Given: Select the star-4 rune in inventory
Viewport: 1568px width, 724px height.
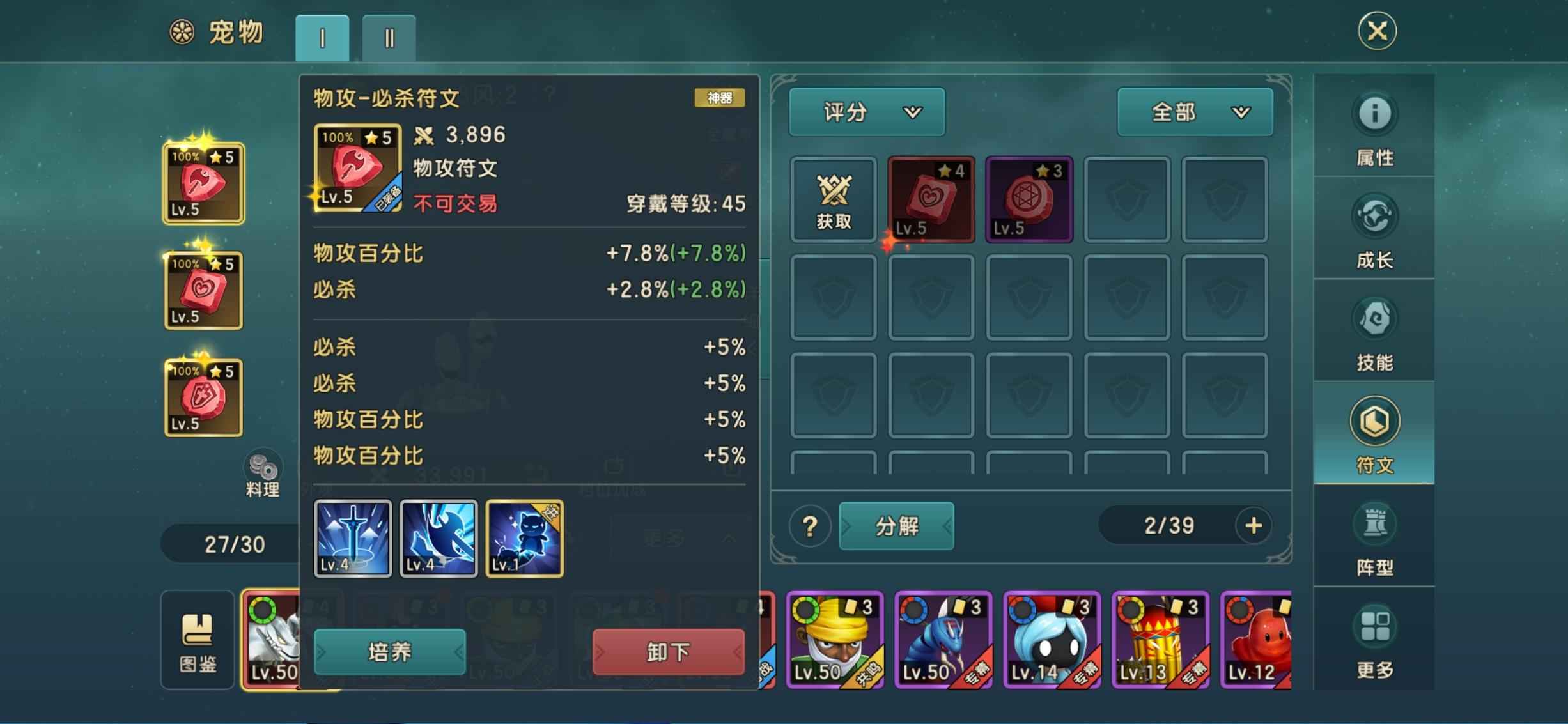Looking at the screenshot, I should 931,198.
